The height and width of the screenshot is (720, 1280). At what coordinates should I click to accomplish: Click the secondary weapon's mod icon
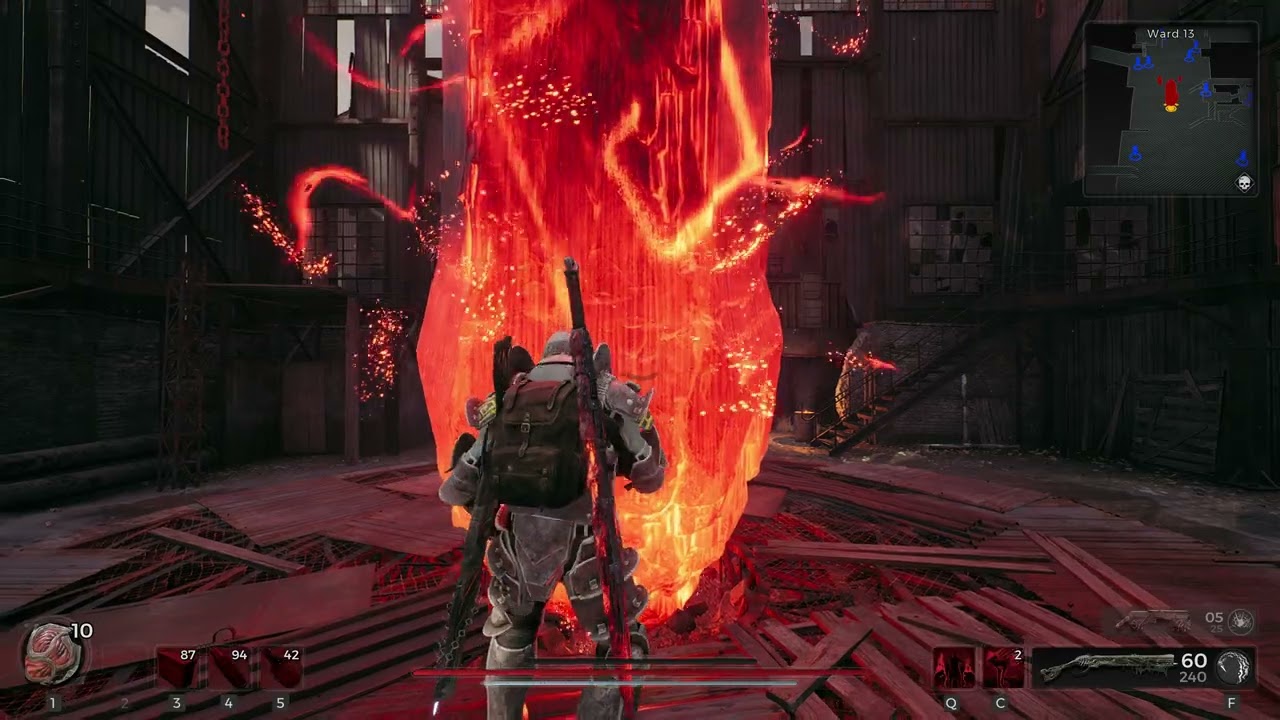[1241, 621]
